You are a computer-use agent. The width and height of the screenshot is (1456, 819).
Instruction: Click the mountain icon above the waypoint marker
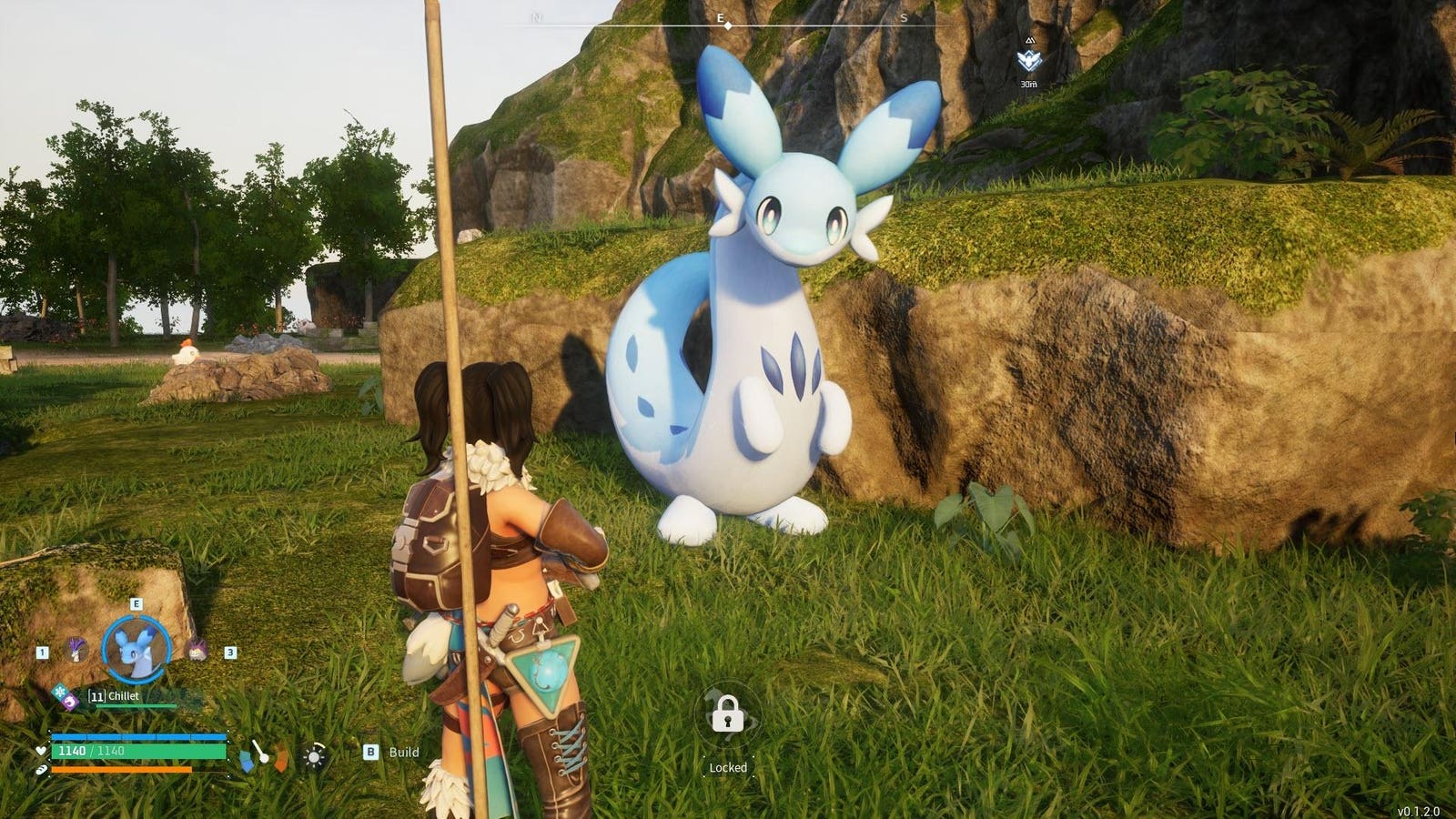[x=1028, y=40]
